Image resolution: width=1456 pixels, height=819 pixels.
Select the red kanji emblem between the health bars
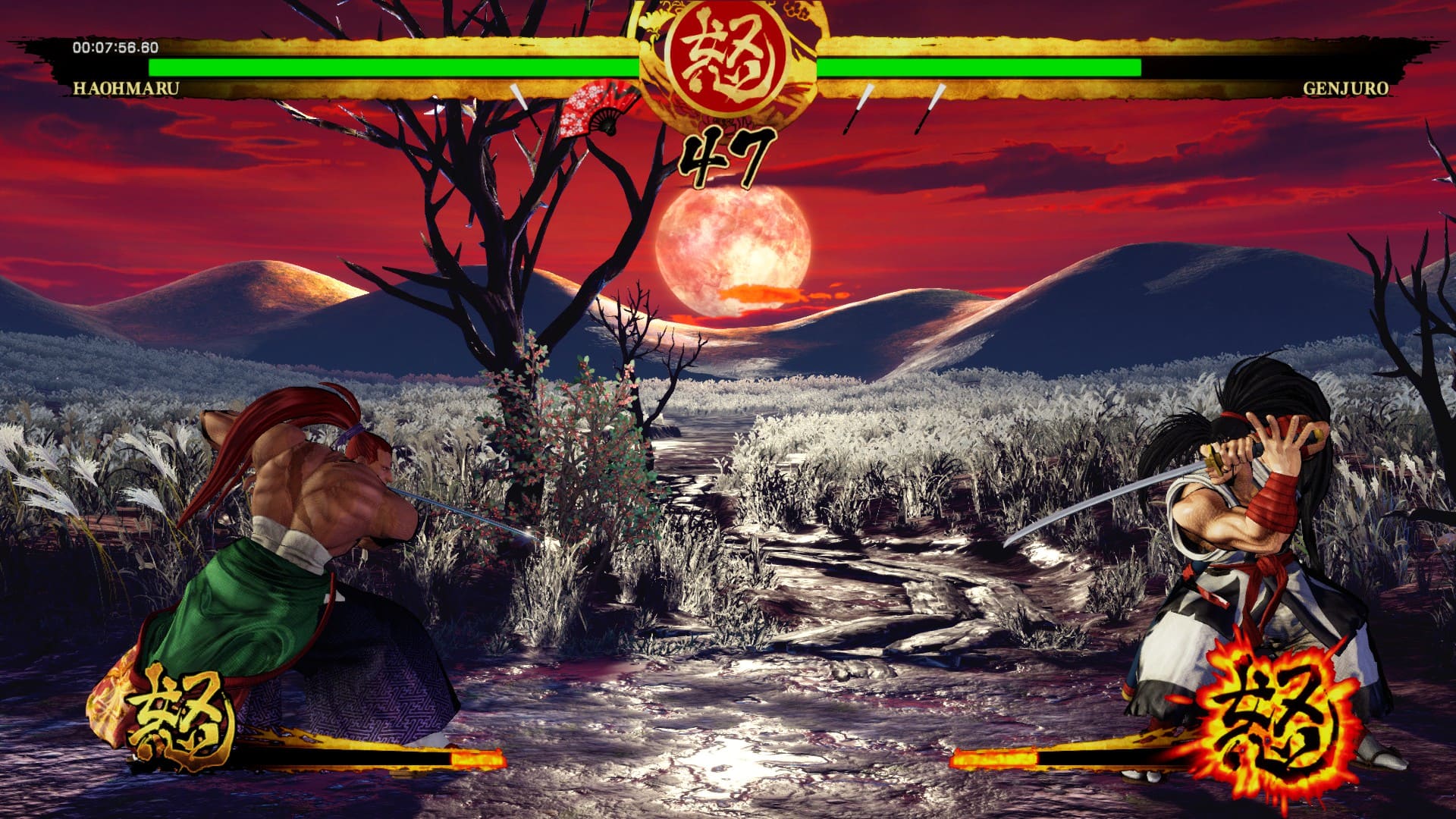[726, 55]
